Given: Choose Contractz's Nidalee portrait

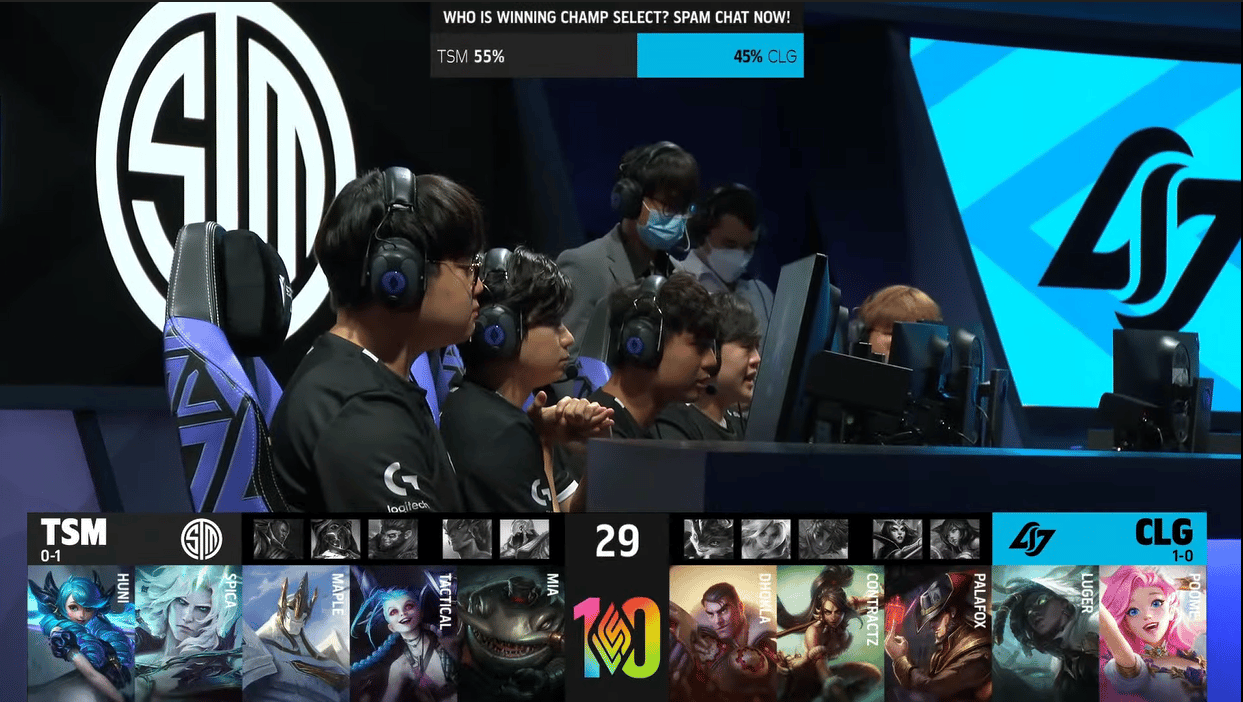Looking at the screenshot, I should (x=830, y=632).
